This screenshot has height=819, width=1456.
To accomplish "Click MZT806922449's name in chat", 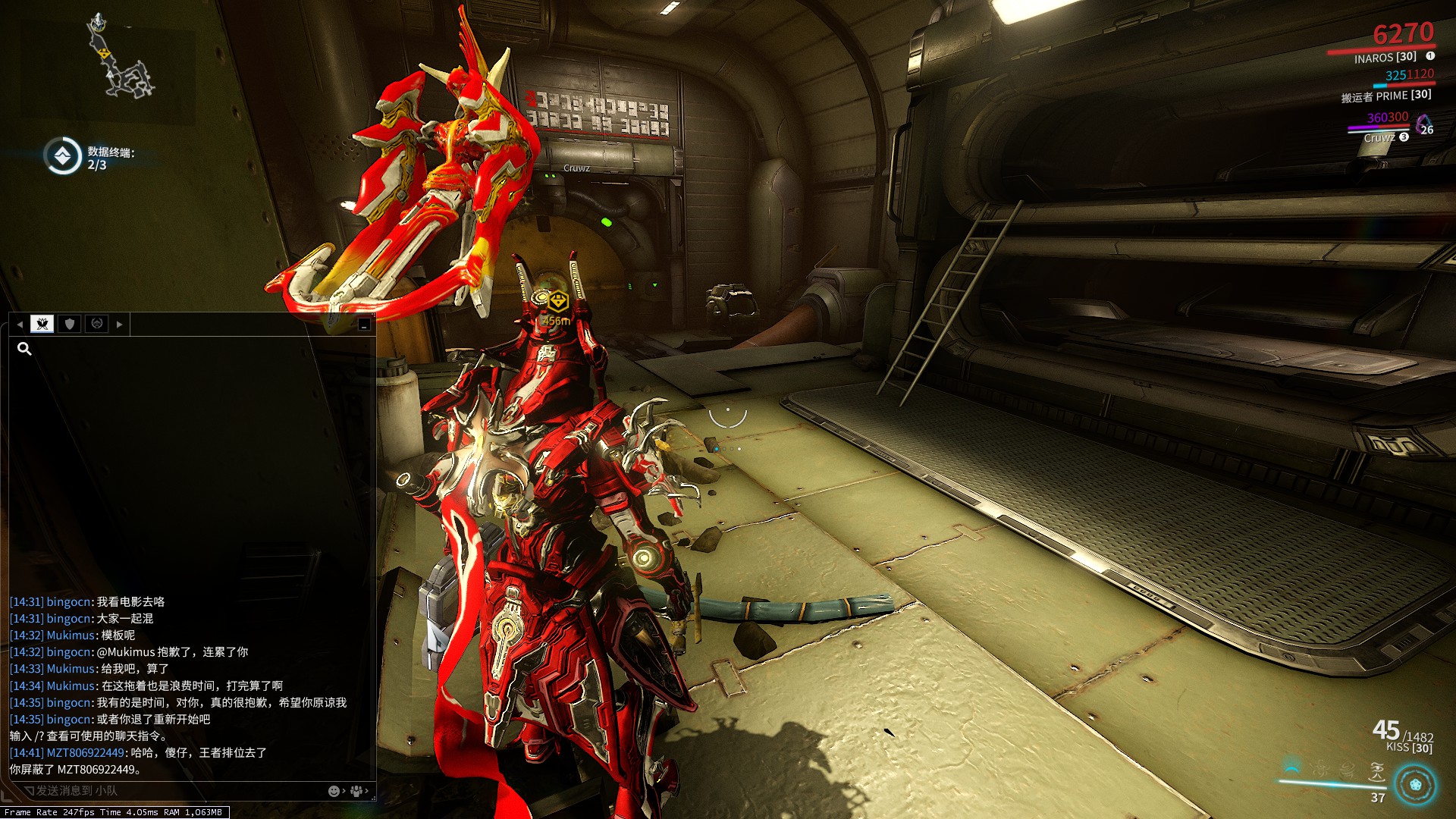I will 85,753.
